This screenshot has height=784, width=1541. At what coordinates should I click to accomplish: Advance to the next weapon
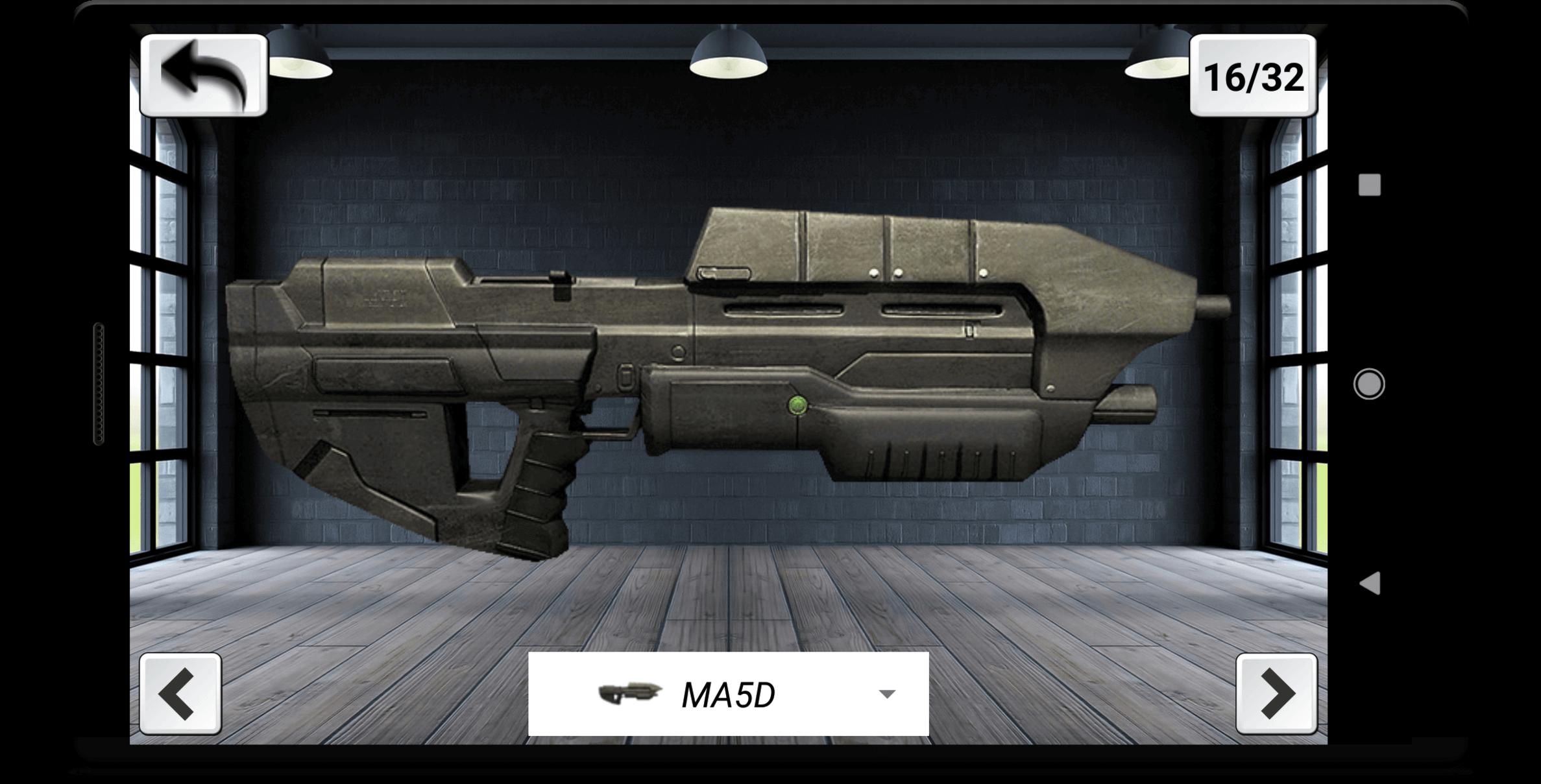click(1276, 693)
